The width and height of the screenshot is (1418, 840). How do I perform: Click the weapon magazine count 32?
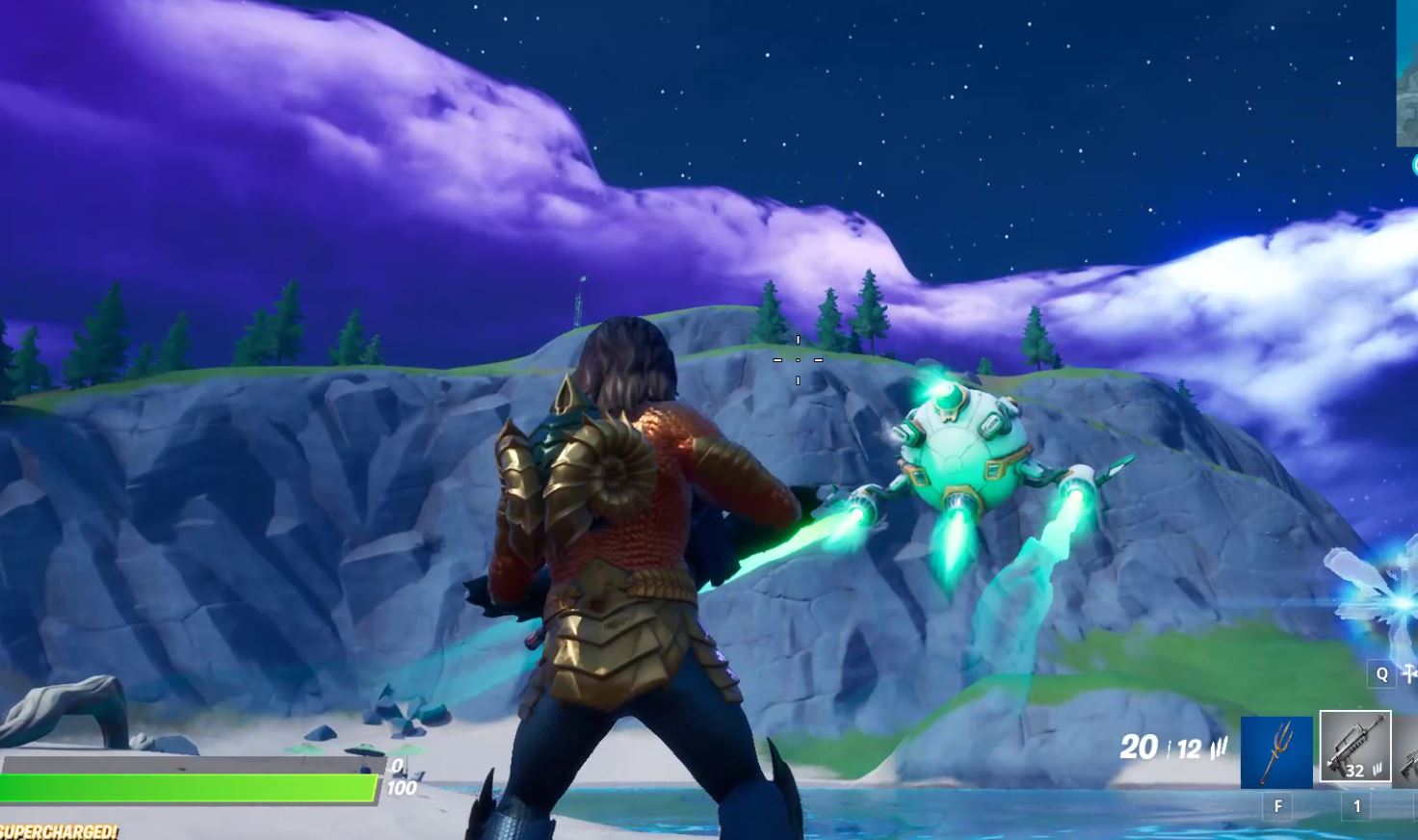tap(1355, 771)
